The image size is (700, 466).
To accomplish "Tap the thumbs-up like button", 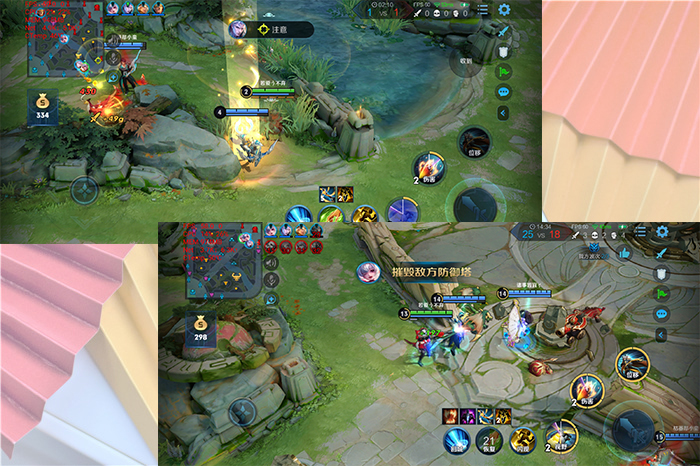I will click(x=624, y=253).
